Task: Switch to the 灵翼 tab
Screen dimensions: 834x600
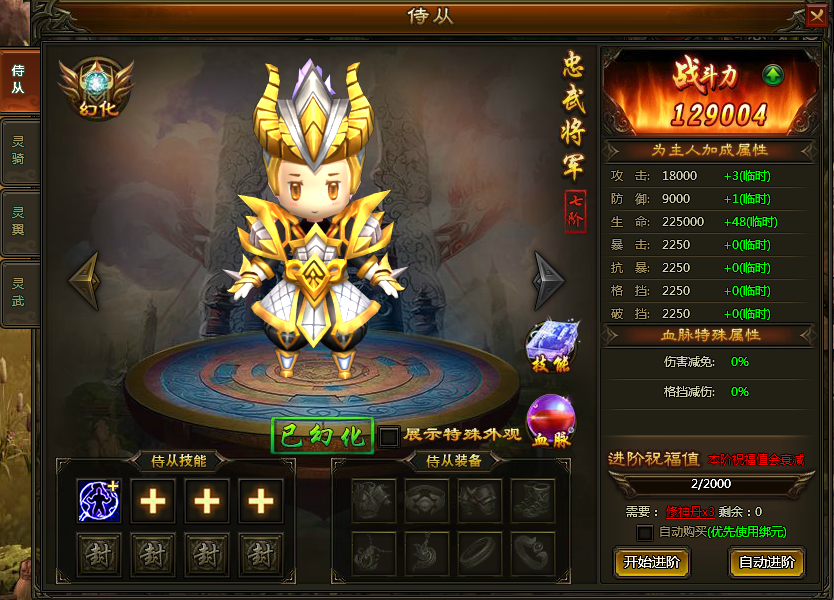Action: click(18, 220)
